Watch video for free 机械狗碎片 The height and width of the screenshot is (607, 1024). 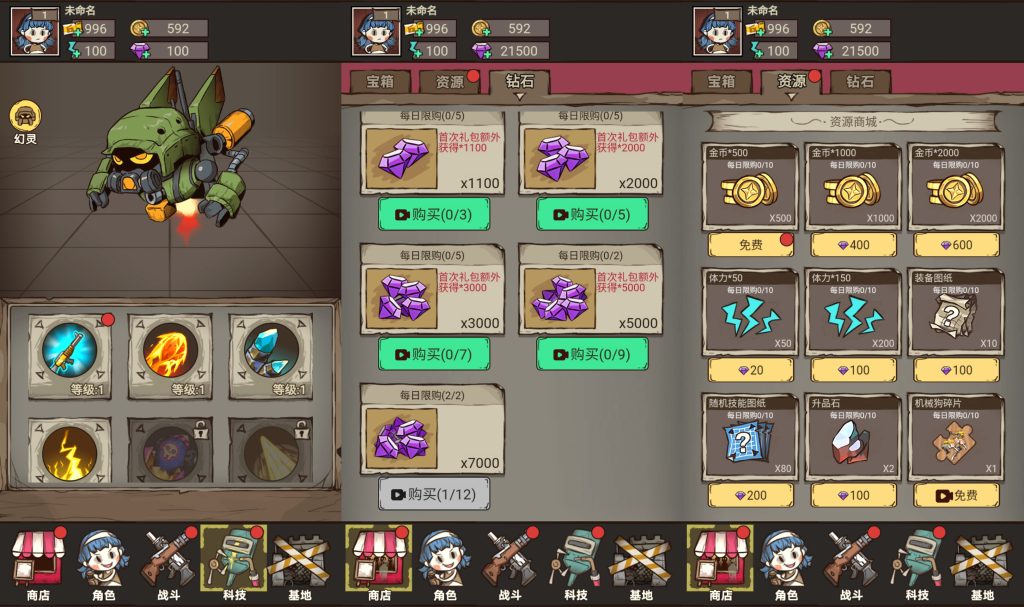(955, 495)
